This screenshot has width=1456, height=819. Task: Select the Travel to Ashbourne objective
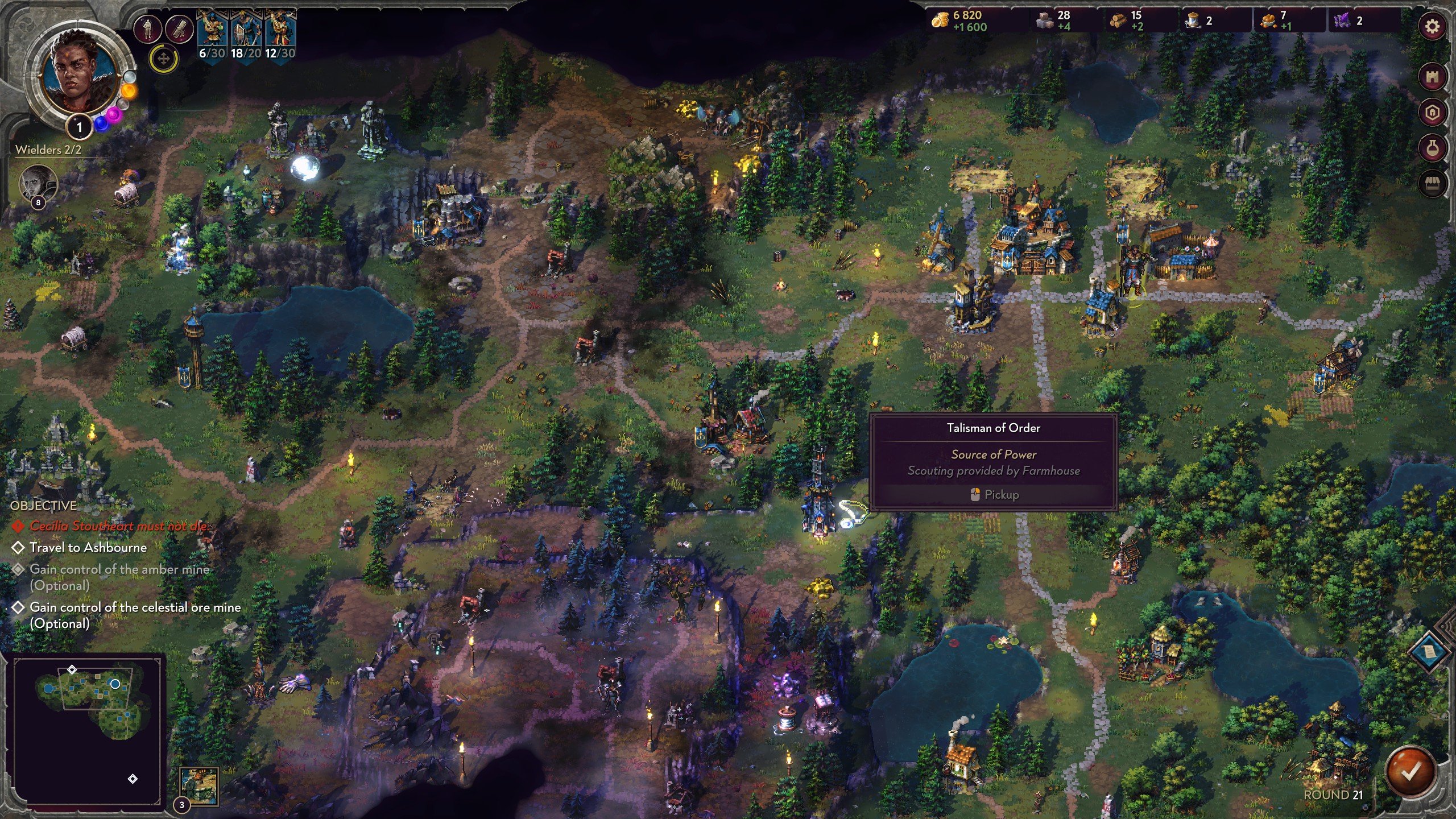point(88,548)
